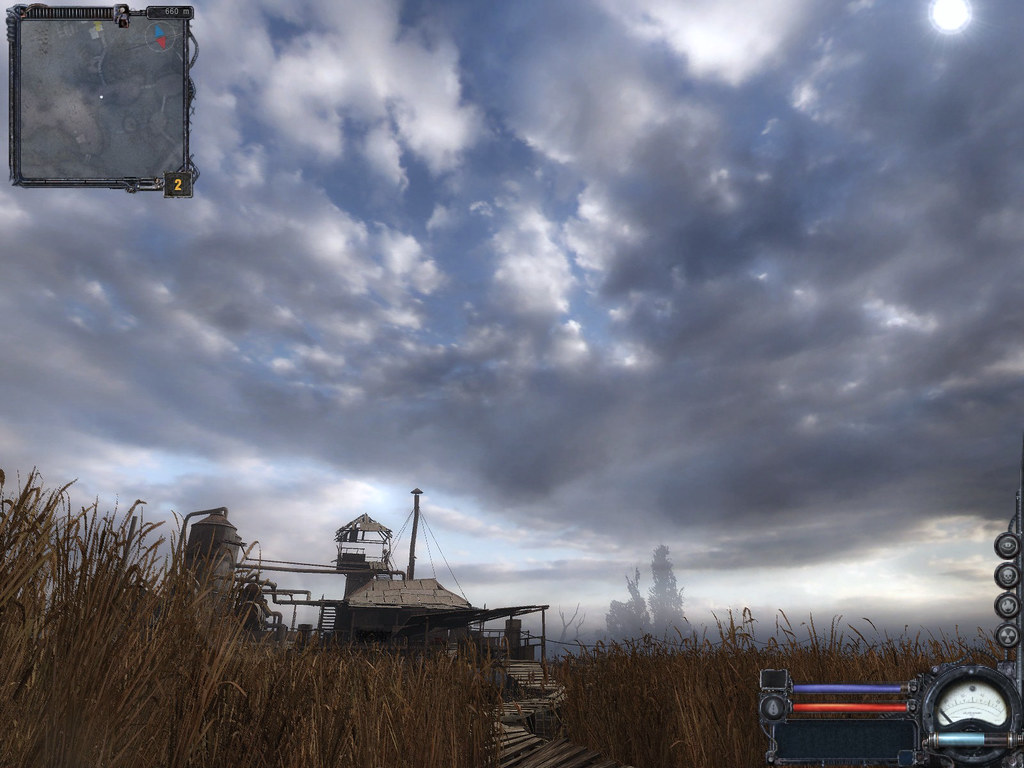This screenshot has width=1024, height=768.
Task: Select the eye psi hazard icon
Action: [x=1007, y=545]
